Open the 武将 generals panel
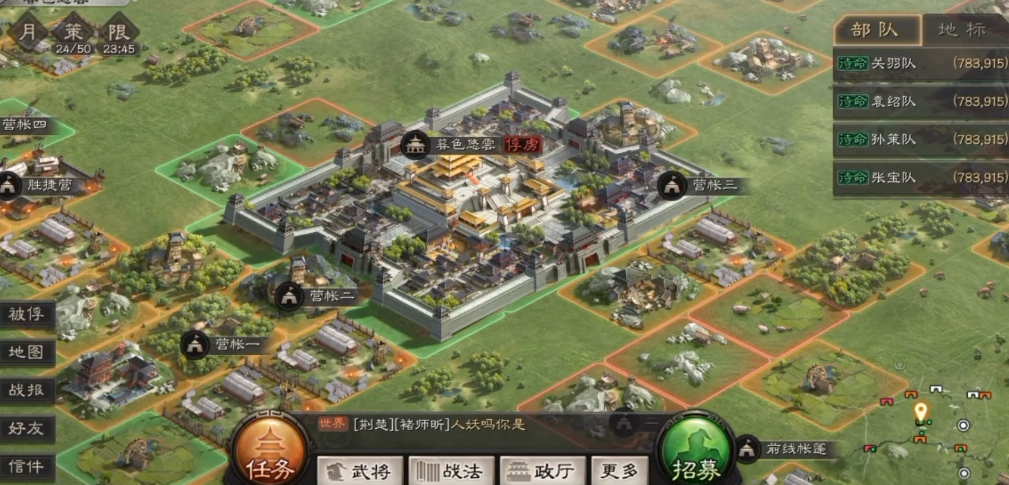Image resolution: width=1009 pixels, height=485 pixels. (x=360, y=469)
